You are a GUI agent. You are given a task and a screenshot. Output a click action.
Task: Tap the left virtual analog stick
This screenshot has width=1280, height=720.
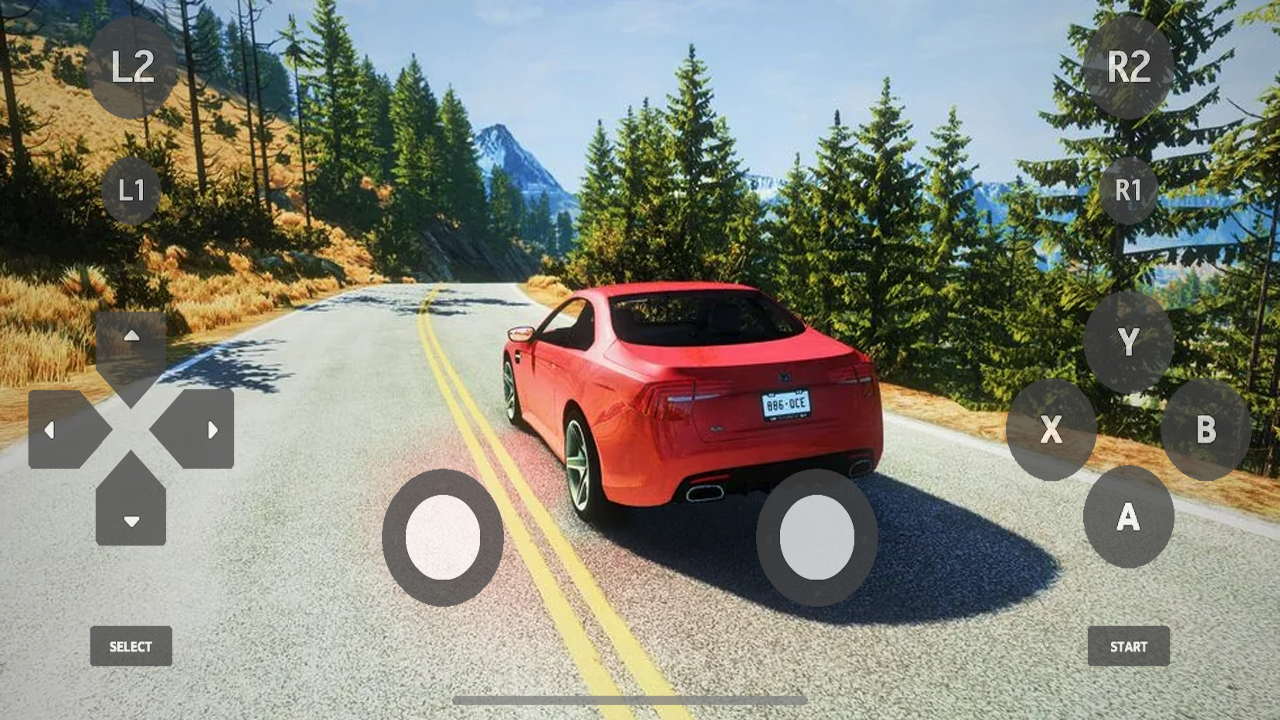point(443,537)
